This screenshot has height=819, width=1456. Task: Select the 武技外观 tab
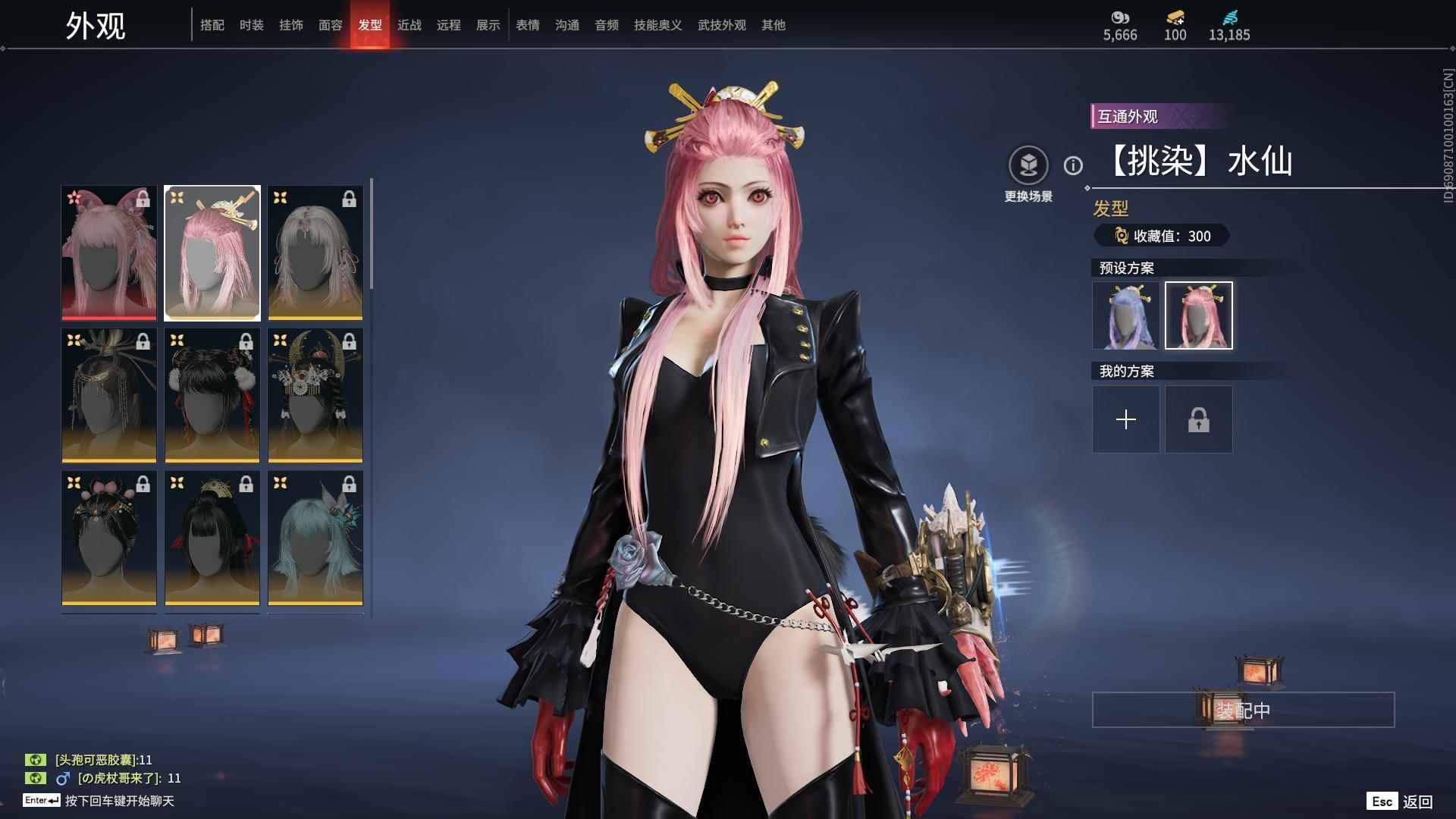pyautogui.click(x=722, y=25)
